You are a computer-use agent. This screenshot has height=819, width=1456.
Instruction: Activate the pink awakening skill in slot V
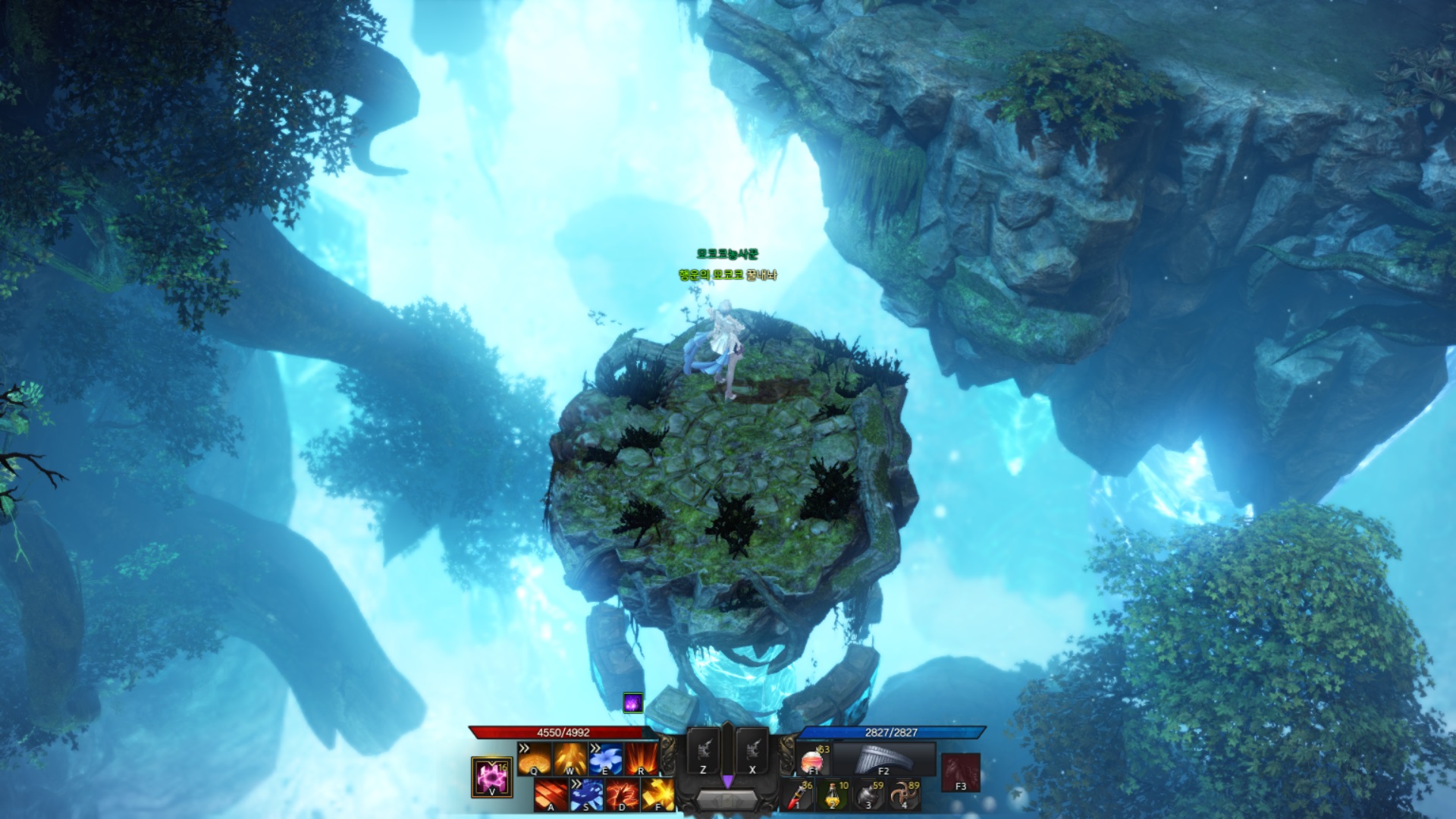click(x=491, y=777)
